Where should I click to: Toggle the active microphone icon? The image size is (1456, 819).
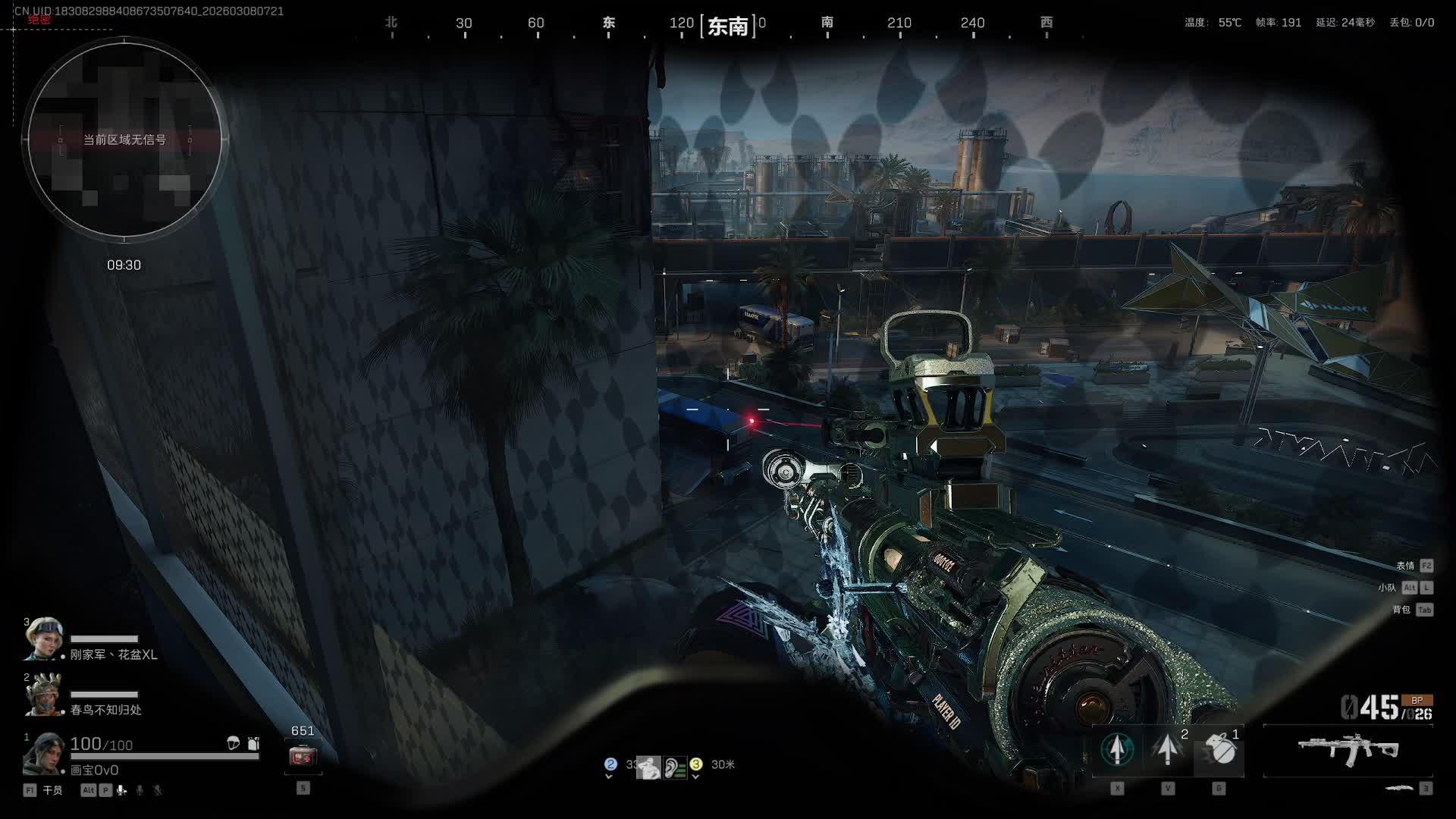(x=121, y=790)
